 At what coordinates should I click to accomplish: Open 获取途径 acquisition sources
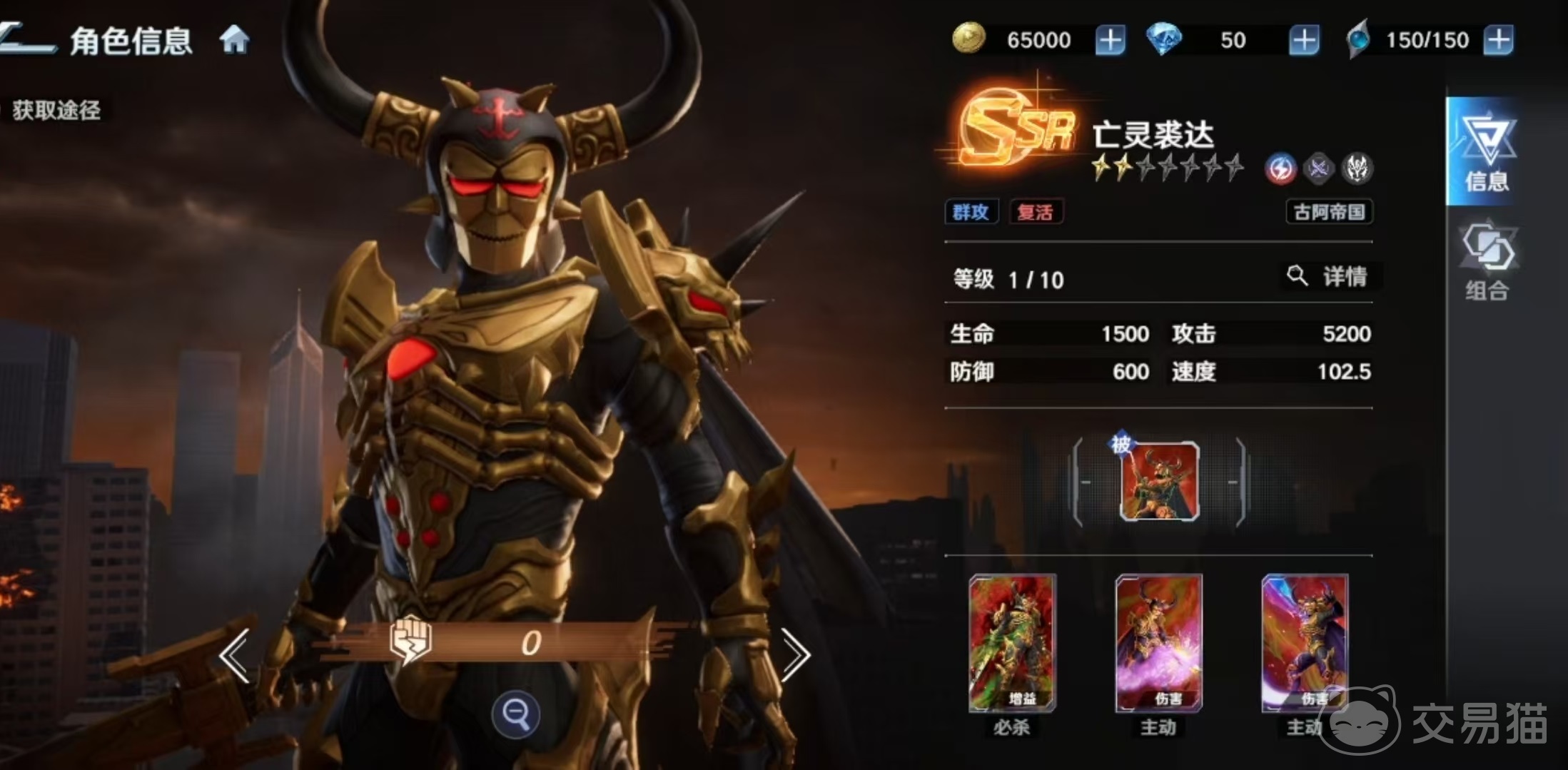56,111
